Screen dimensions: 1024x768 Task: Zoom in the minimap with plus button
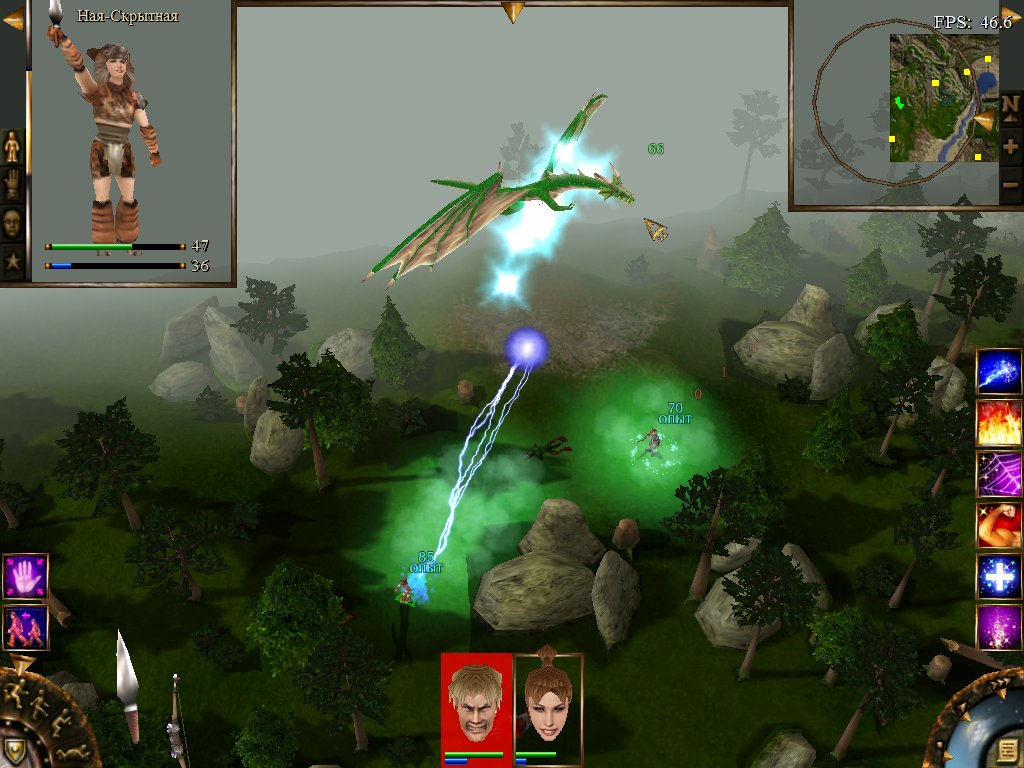[x=1011, y=146]
